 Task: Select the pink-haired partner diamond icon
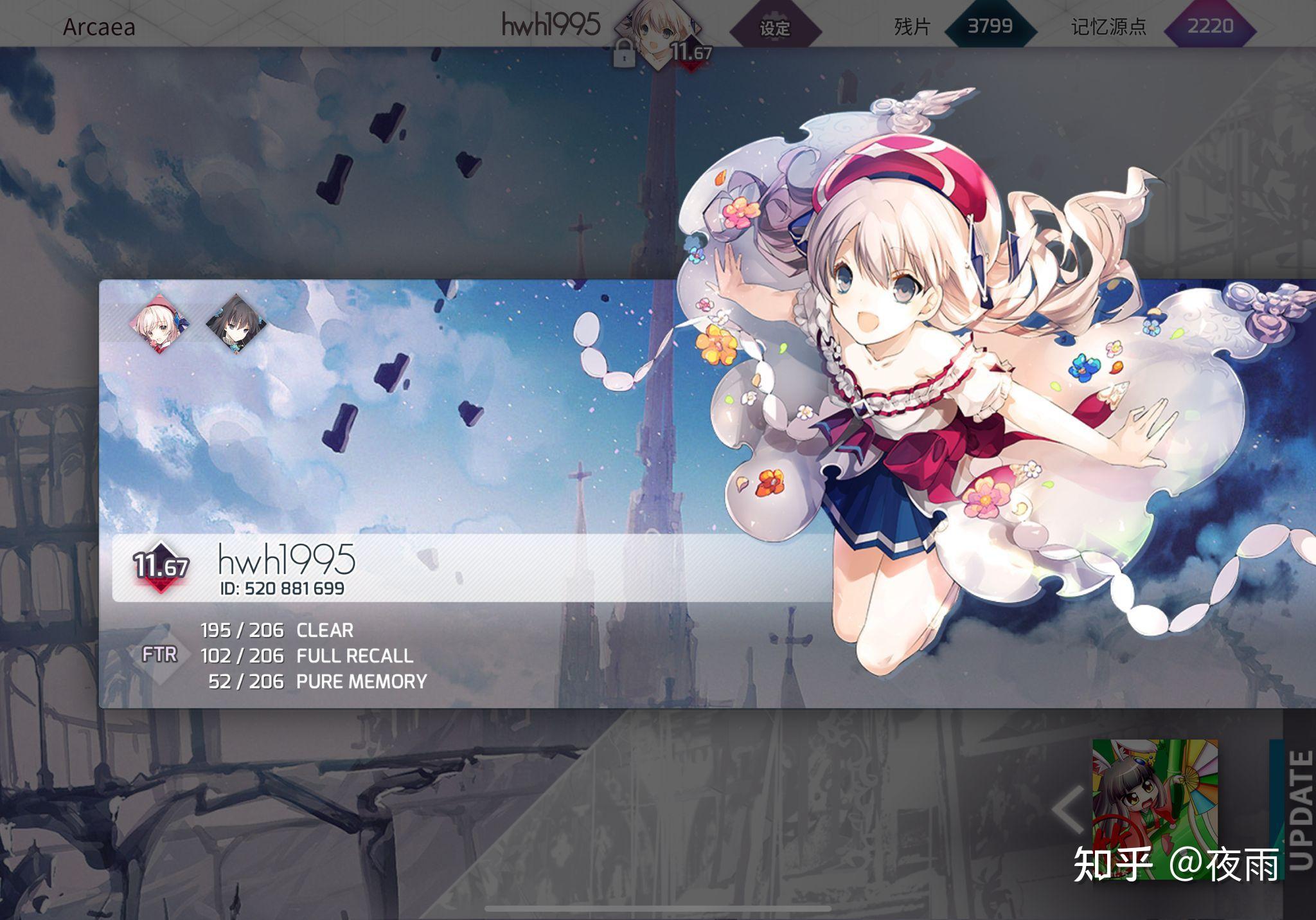point(159,323)
